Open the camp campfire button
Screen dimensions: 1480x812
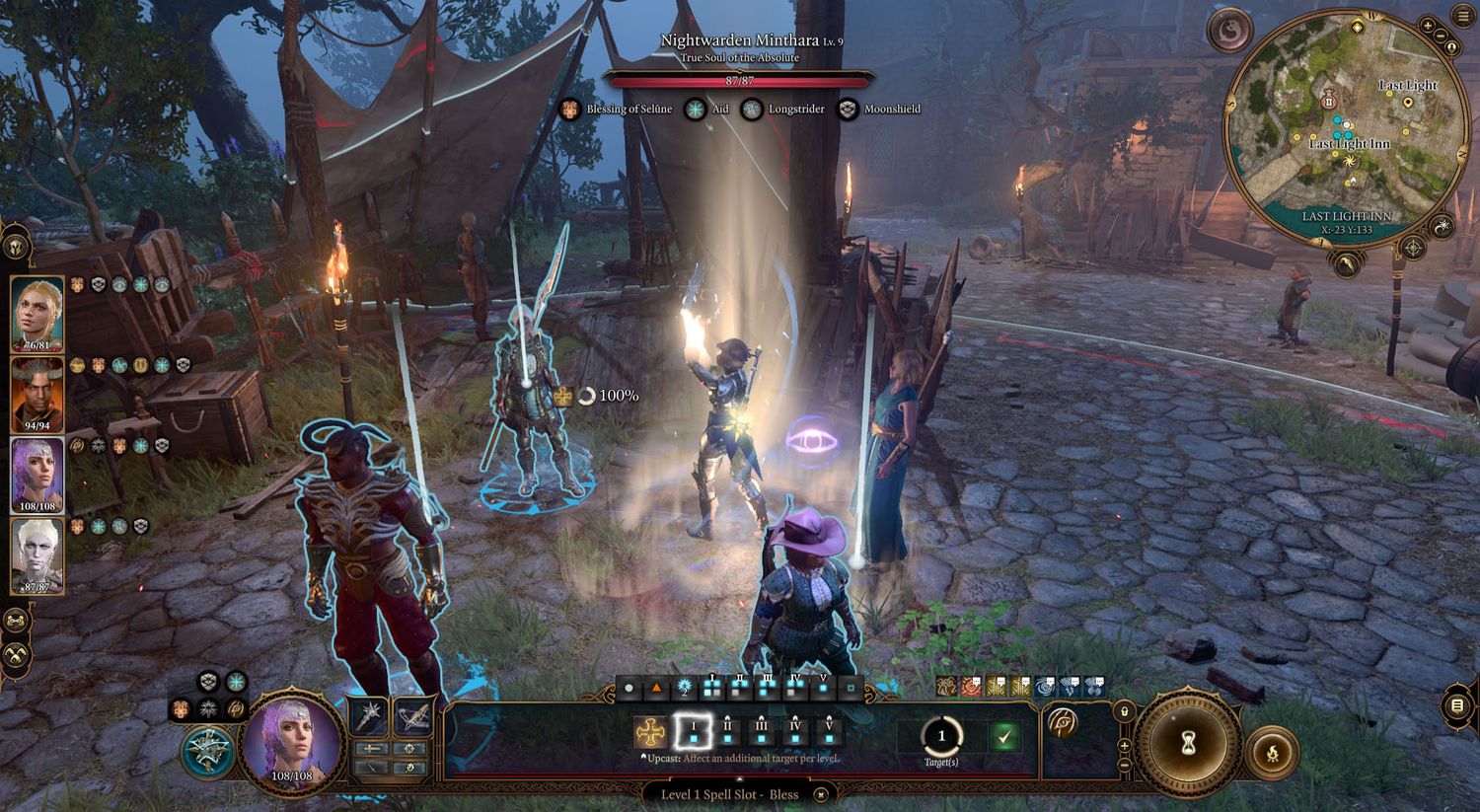pyautogui.click(x=1273, y=755)
